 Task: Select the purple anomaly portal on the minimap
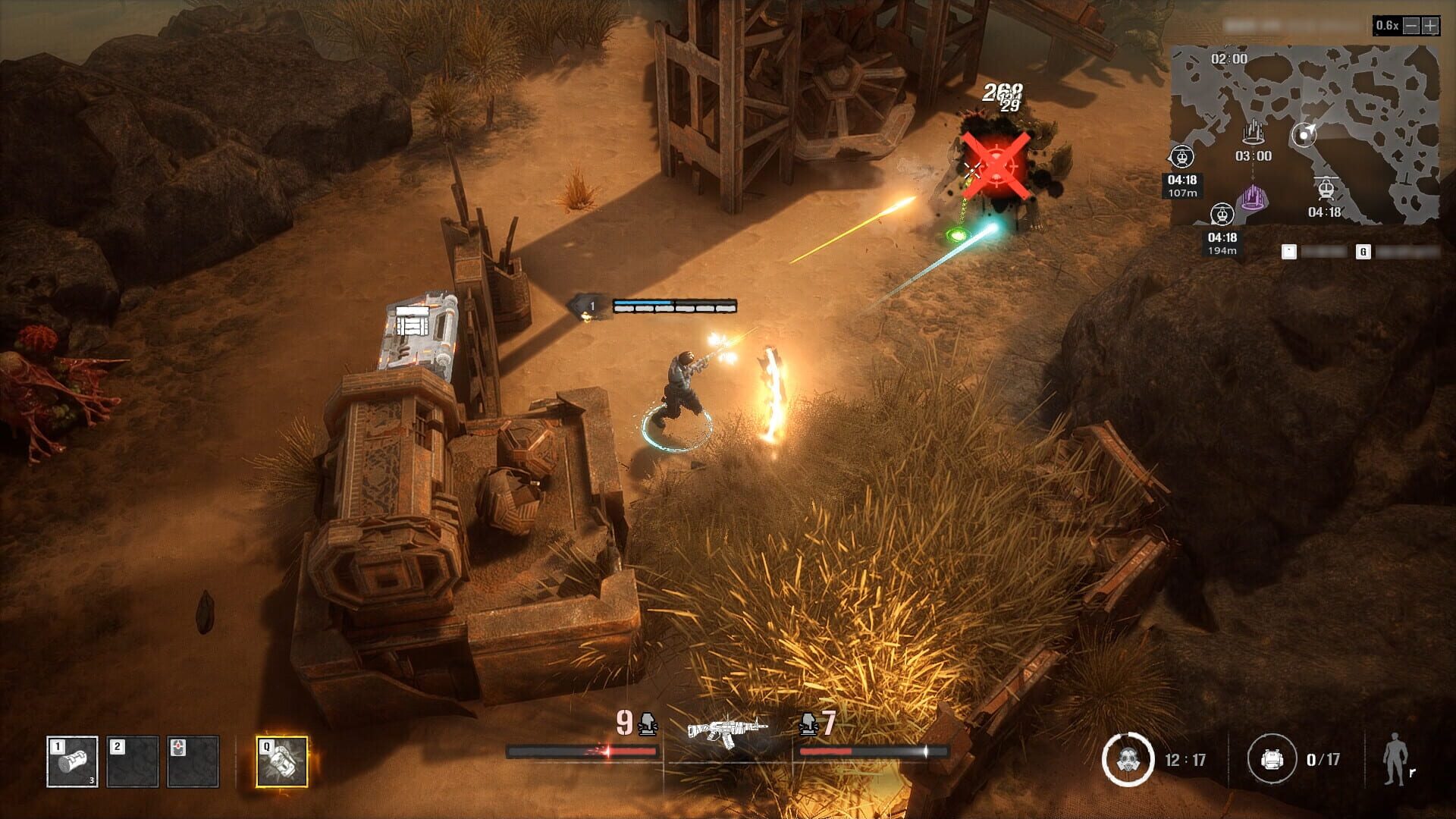click(1254, 199)
